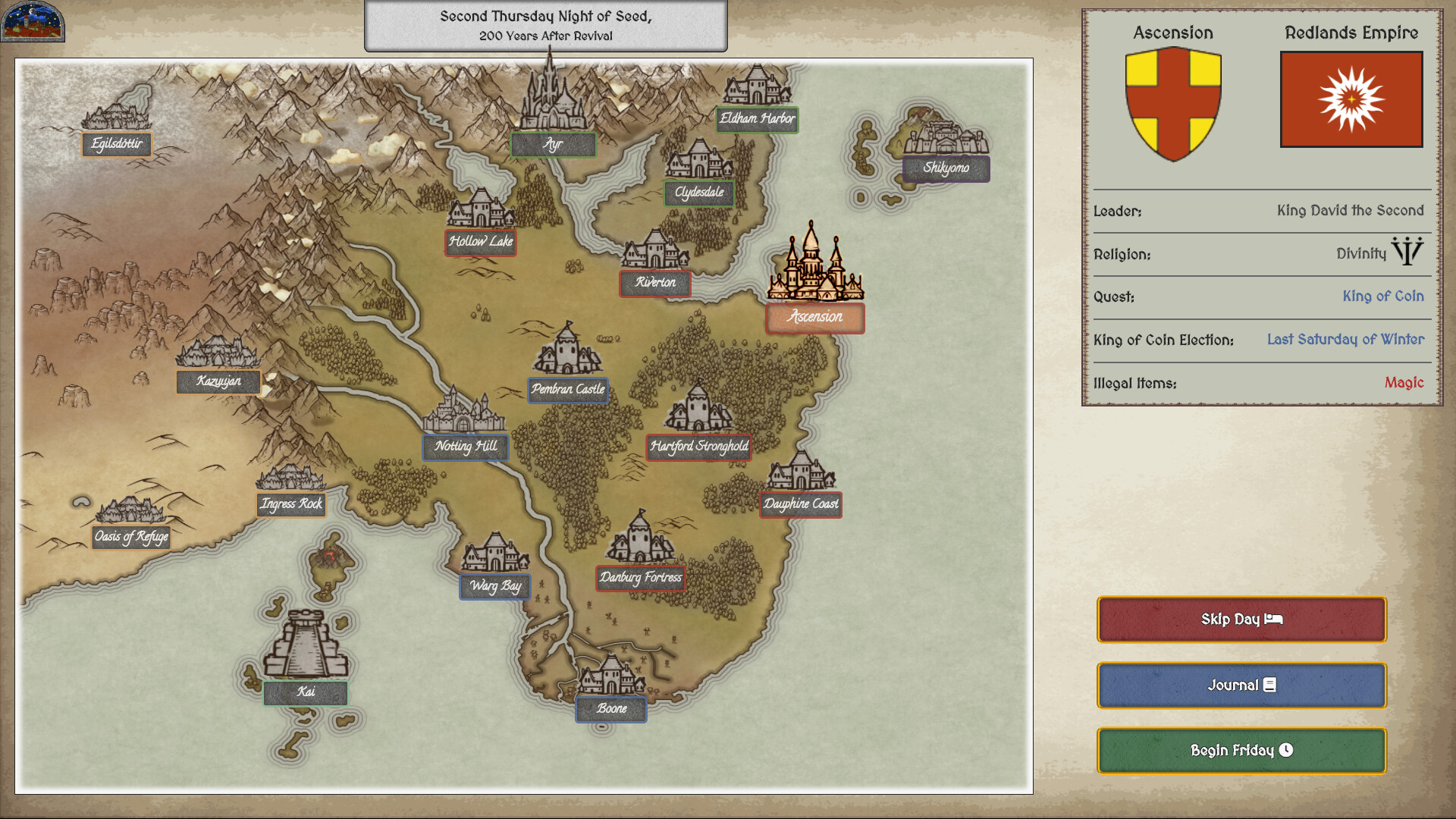Select Warg Bay town label
Screen dimensions: 1456x819
click(495, 586)
